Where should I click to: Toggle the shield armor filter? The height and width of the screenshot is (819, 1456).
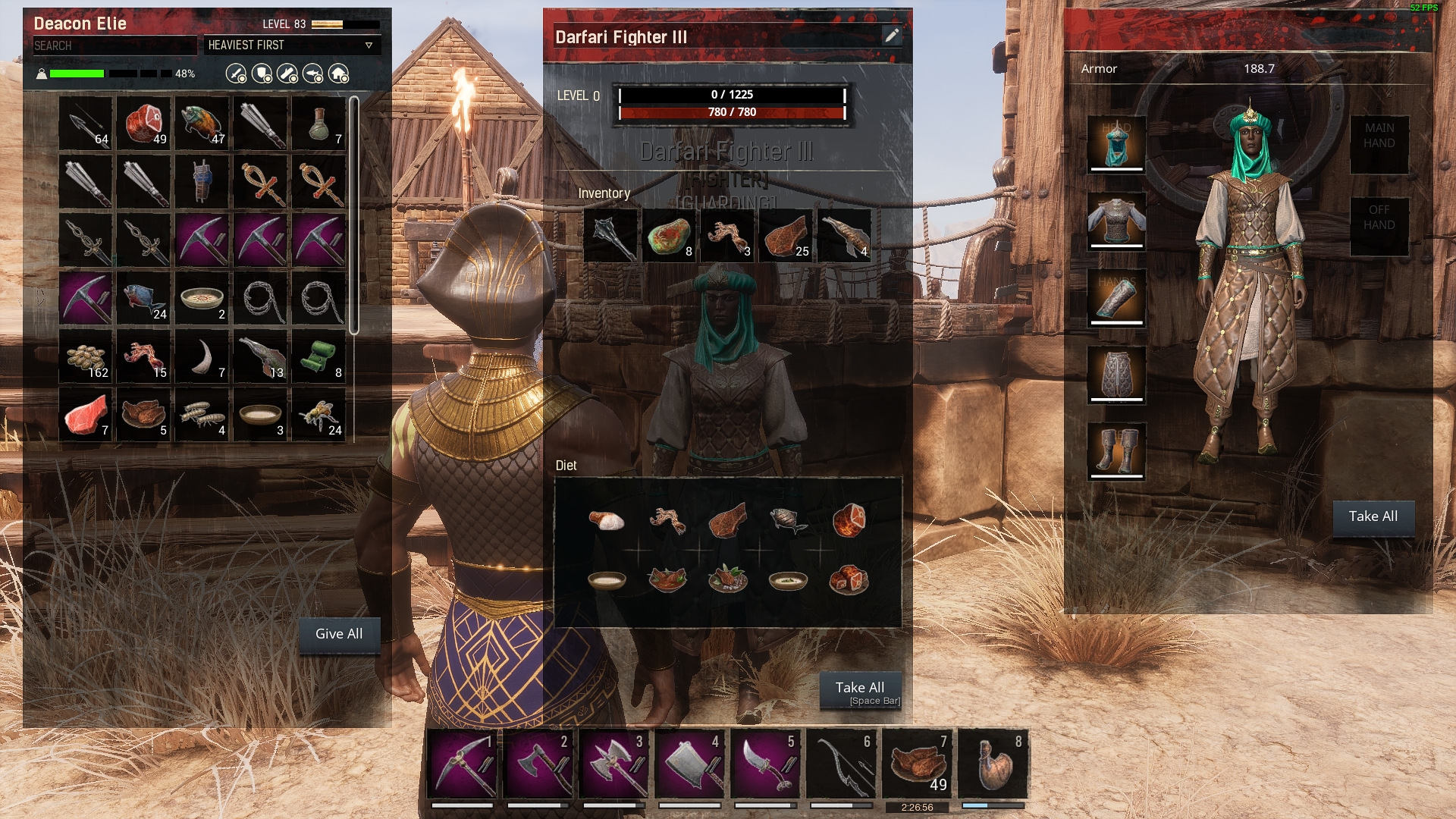tap(262, 74)
